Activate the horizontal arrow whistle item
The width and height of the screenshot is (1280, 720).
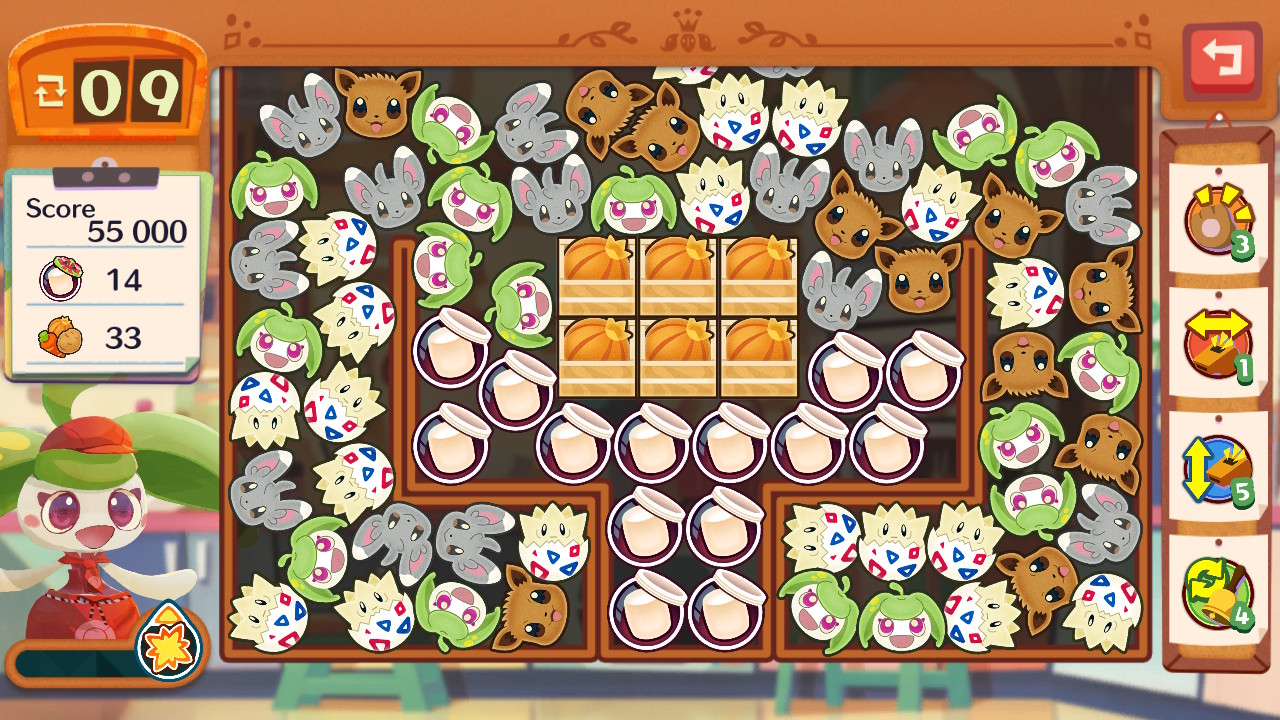pyautogui.click(x=1217, y=342)
